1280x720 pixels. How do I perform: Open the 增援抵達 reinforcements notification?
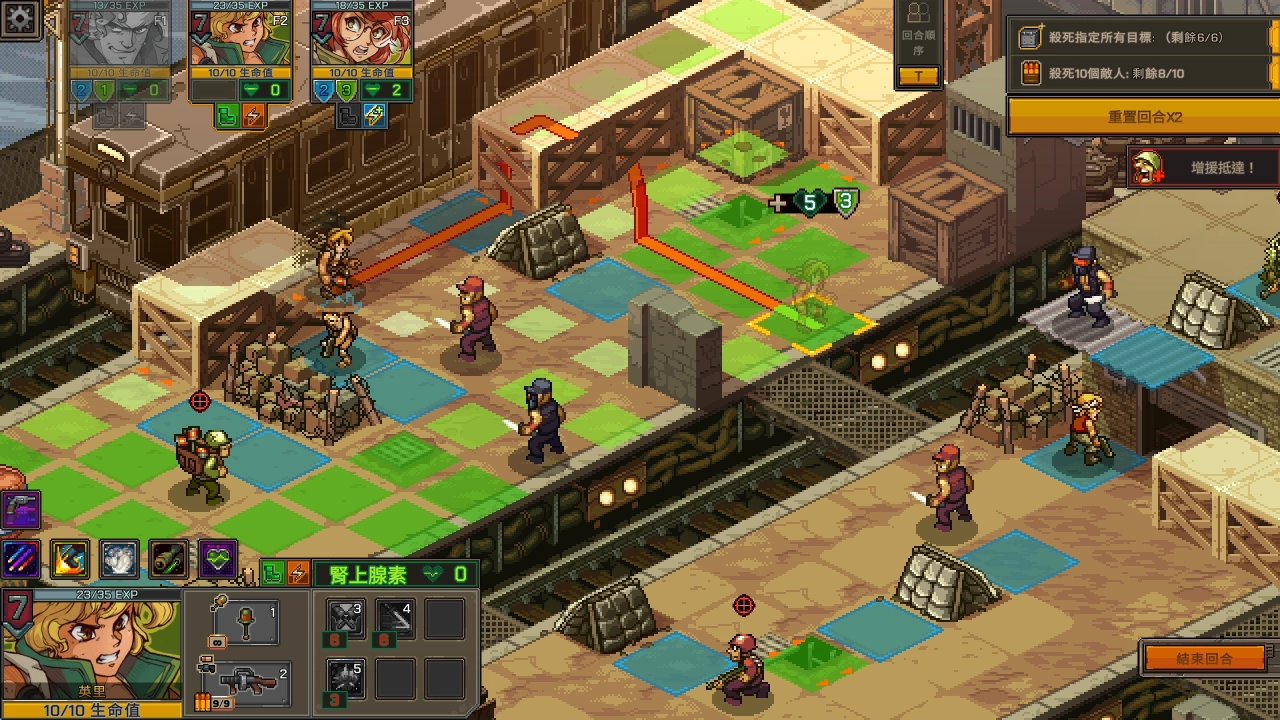click(1204, 168)
